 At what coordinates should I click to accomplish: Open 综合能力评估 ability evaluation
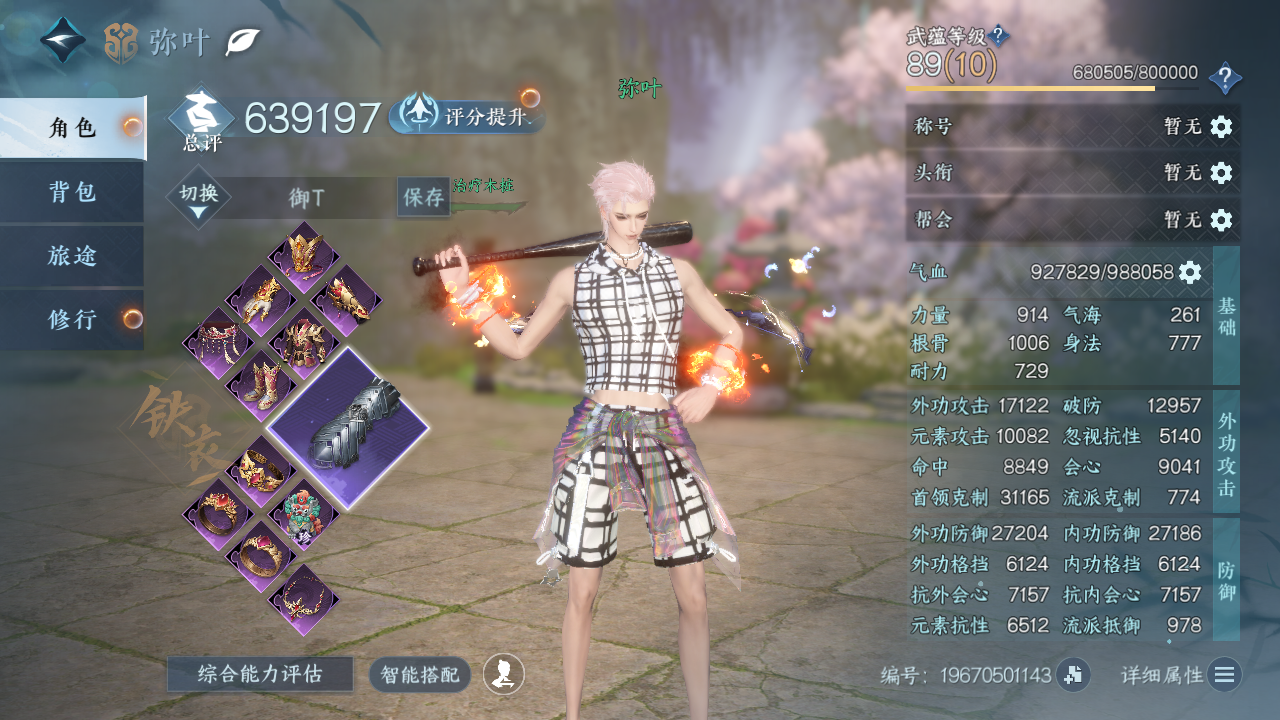pos(260,674)
